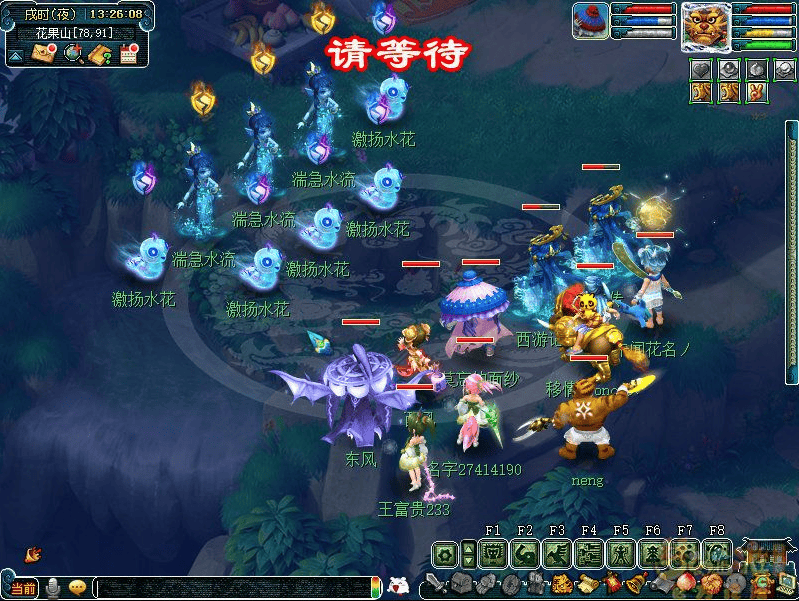The height and width of the screenshot is (601, 799).
Task: Trigger the skill in slot F6
Action: pos(653,553)
